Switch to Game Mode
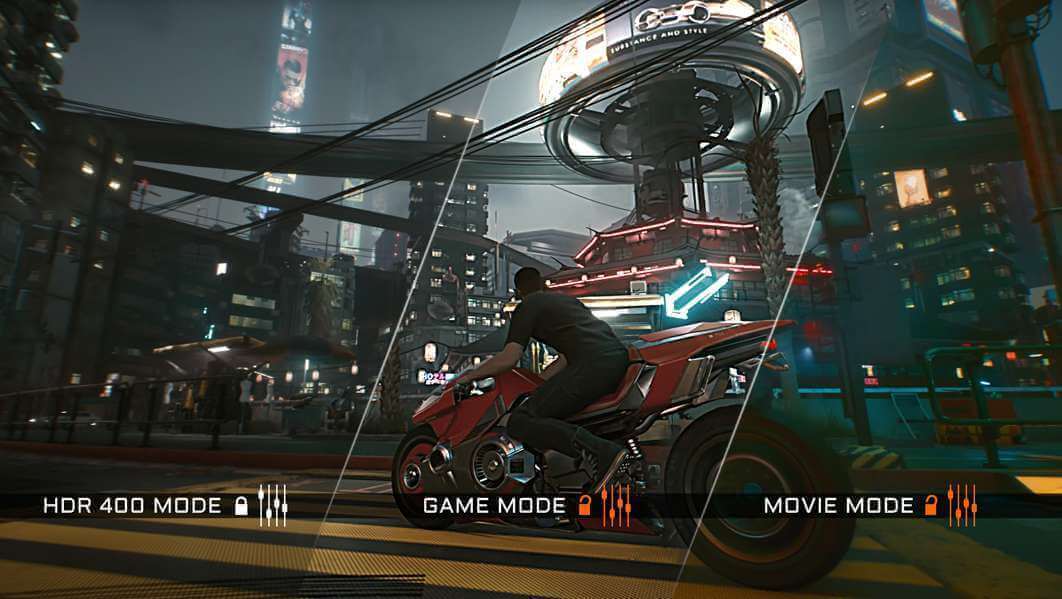Image resolution: width=1062 pixels, height=599 pixels. coord(494,505)
